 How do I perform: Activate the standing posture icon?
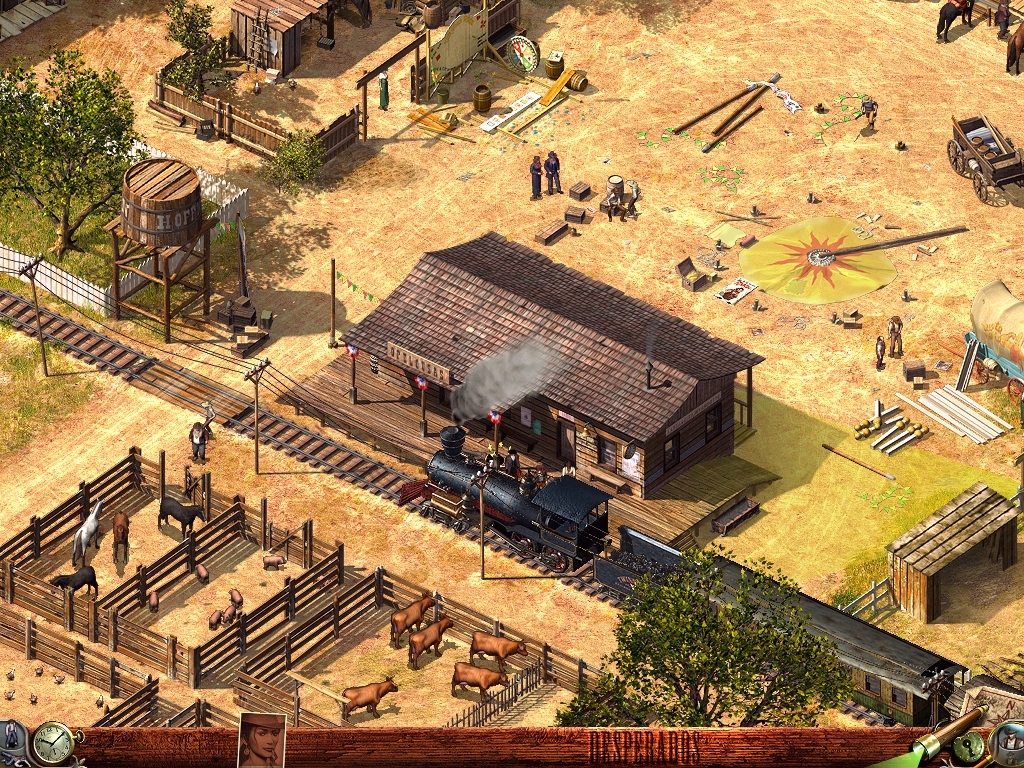(x=12, y=733)
